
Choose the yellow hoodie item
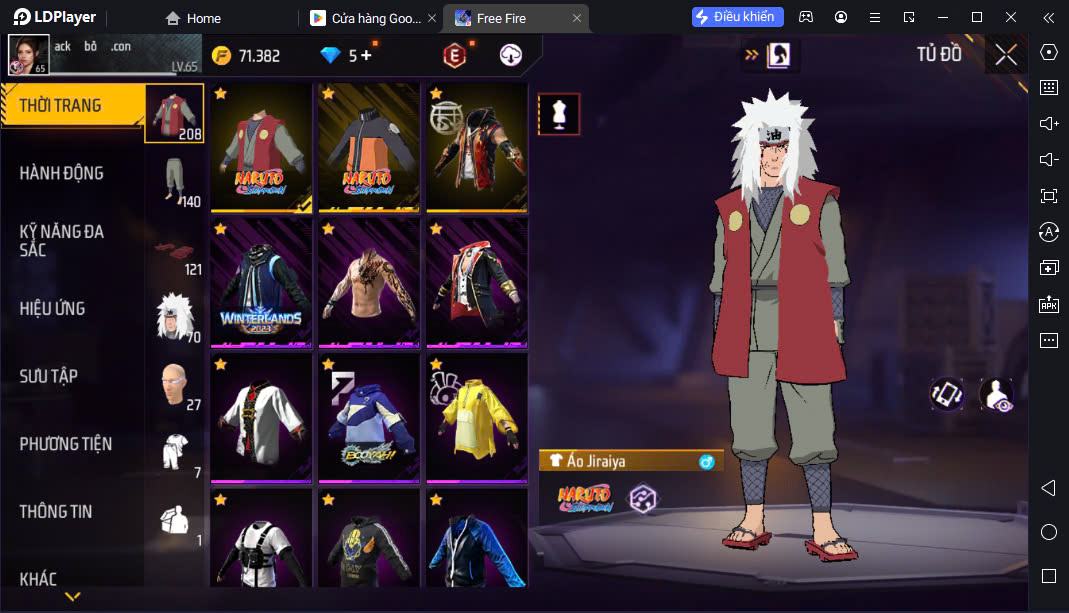pyautogui.click(x=476, y=417)
